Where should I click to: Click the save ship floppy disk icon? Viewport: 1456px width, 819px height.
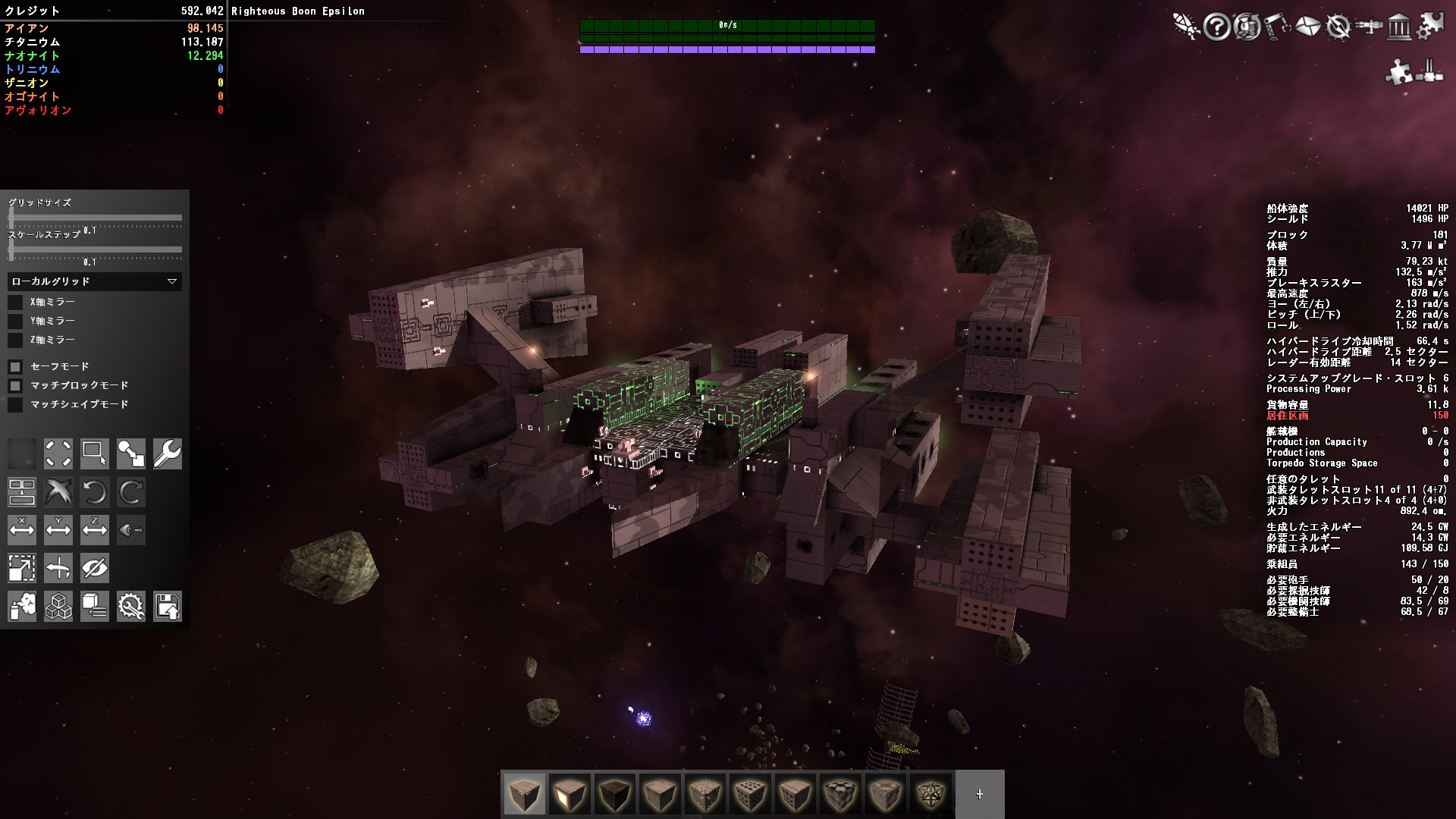[168, 607]
